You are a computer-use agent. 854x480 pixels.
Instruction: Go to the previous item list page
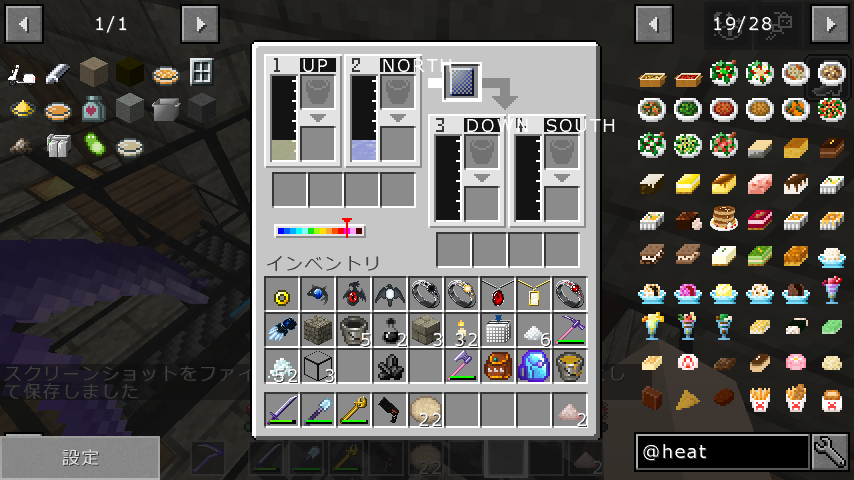pyautogui.click(x=654, y=23)
